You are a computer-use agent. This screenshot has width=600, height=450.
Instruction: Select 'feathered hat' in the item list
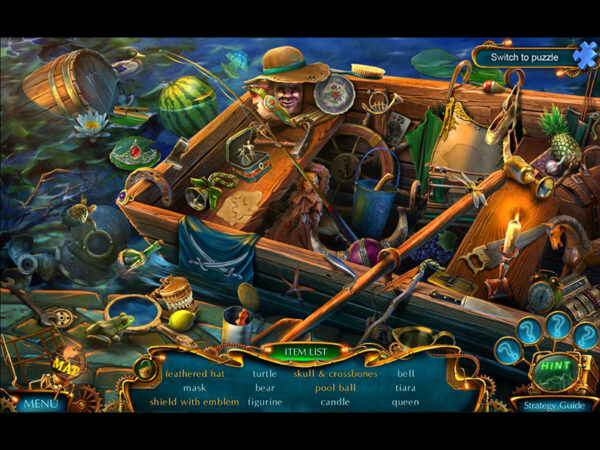point(195,374)
